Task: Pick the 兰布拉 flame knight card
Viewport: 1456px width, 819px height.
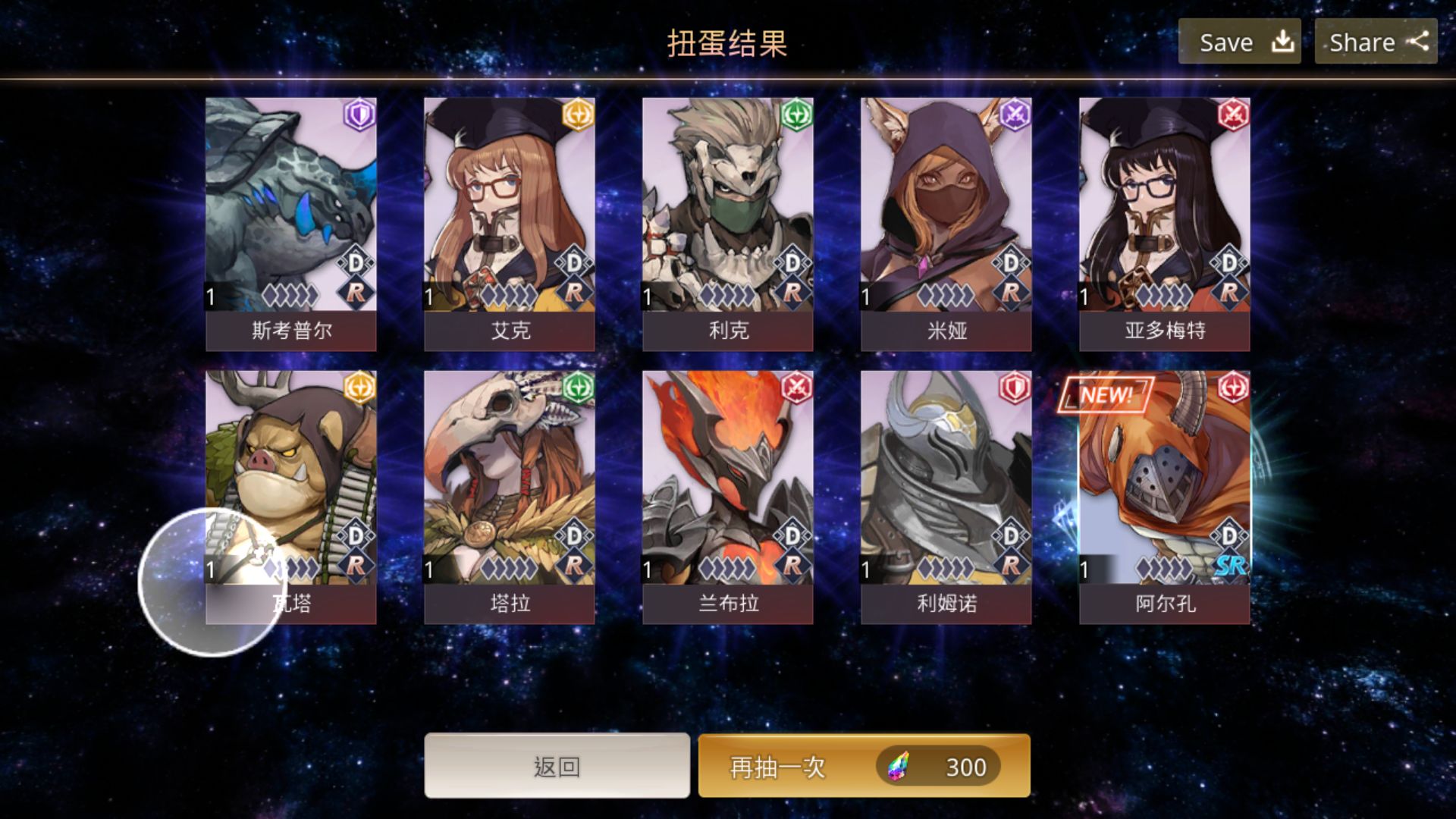Action: pos(728,497)
